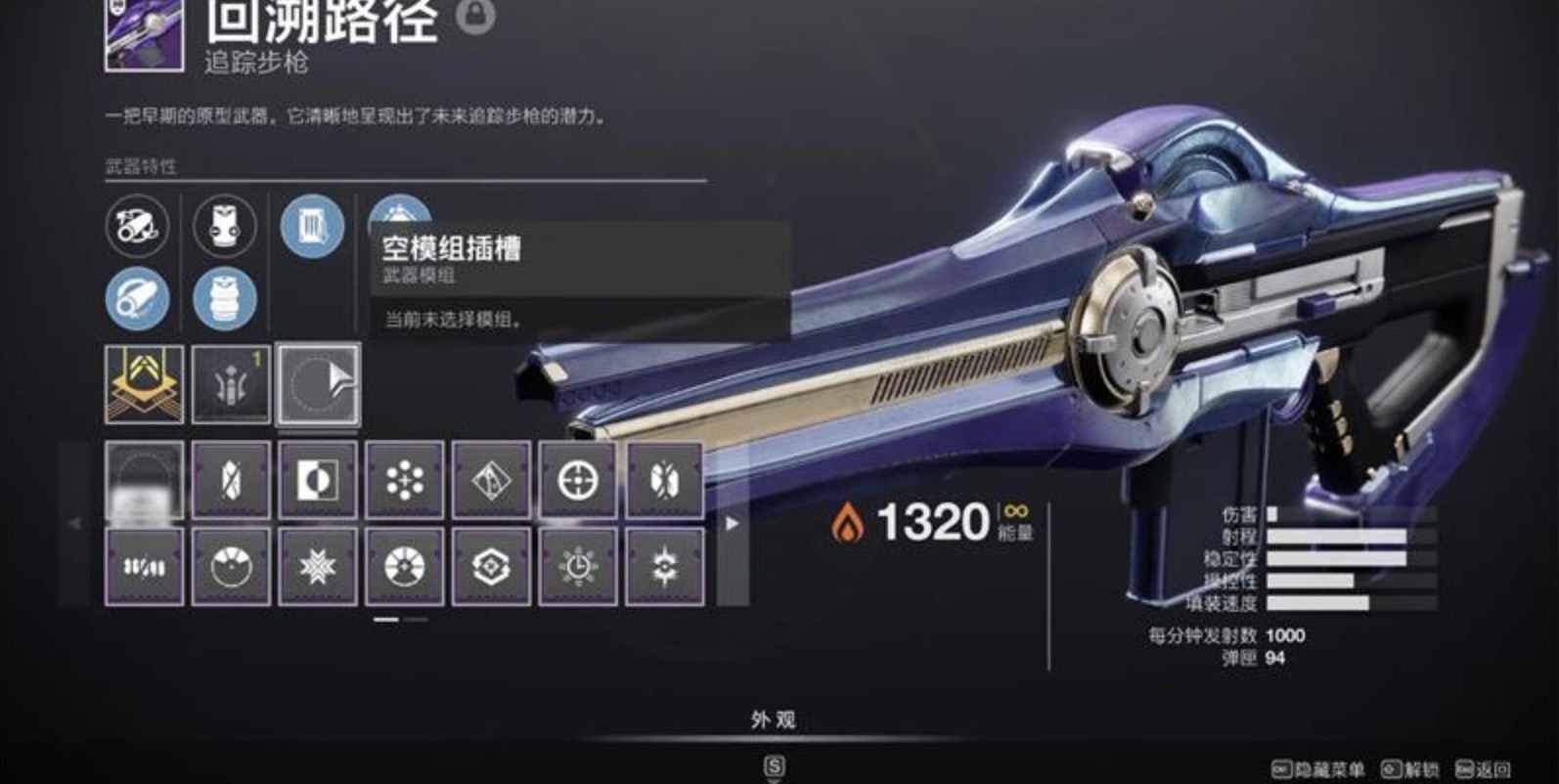
Task: Apply the eight-point starburst mod
Action: pos(318,567)
